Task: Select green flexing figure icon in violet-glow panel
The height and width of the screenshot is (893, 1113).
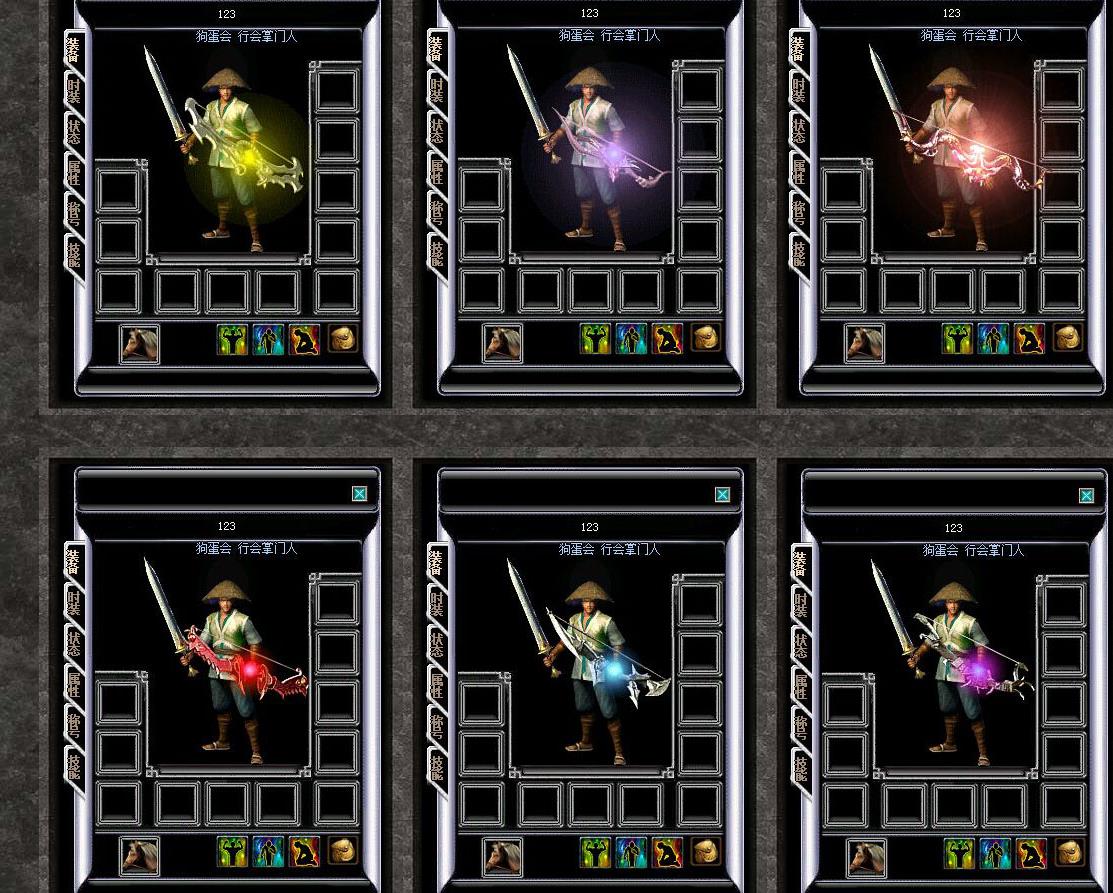Action: pos(595,339)
